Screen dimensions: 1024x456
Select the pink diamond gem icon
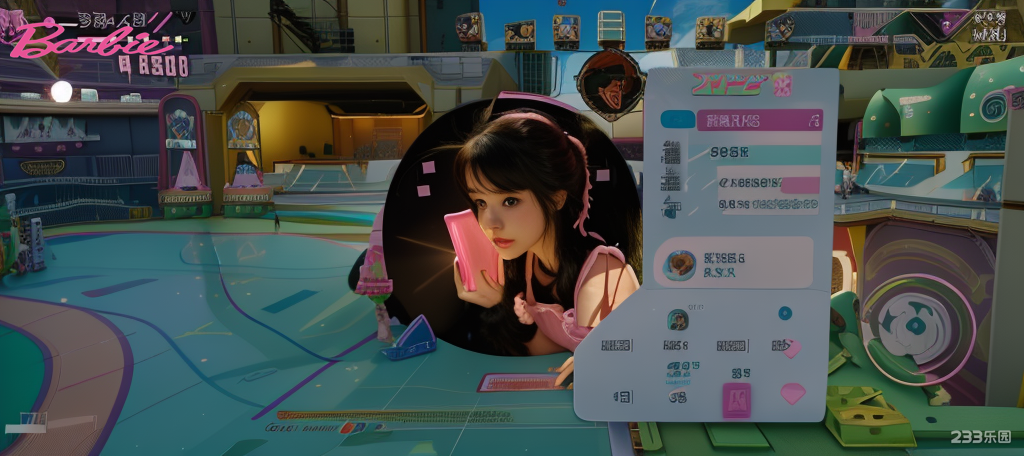(792, 394)
